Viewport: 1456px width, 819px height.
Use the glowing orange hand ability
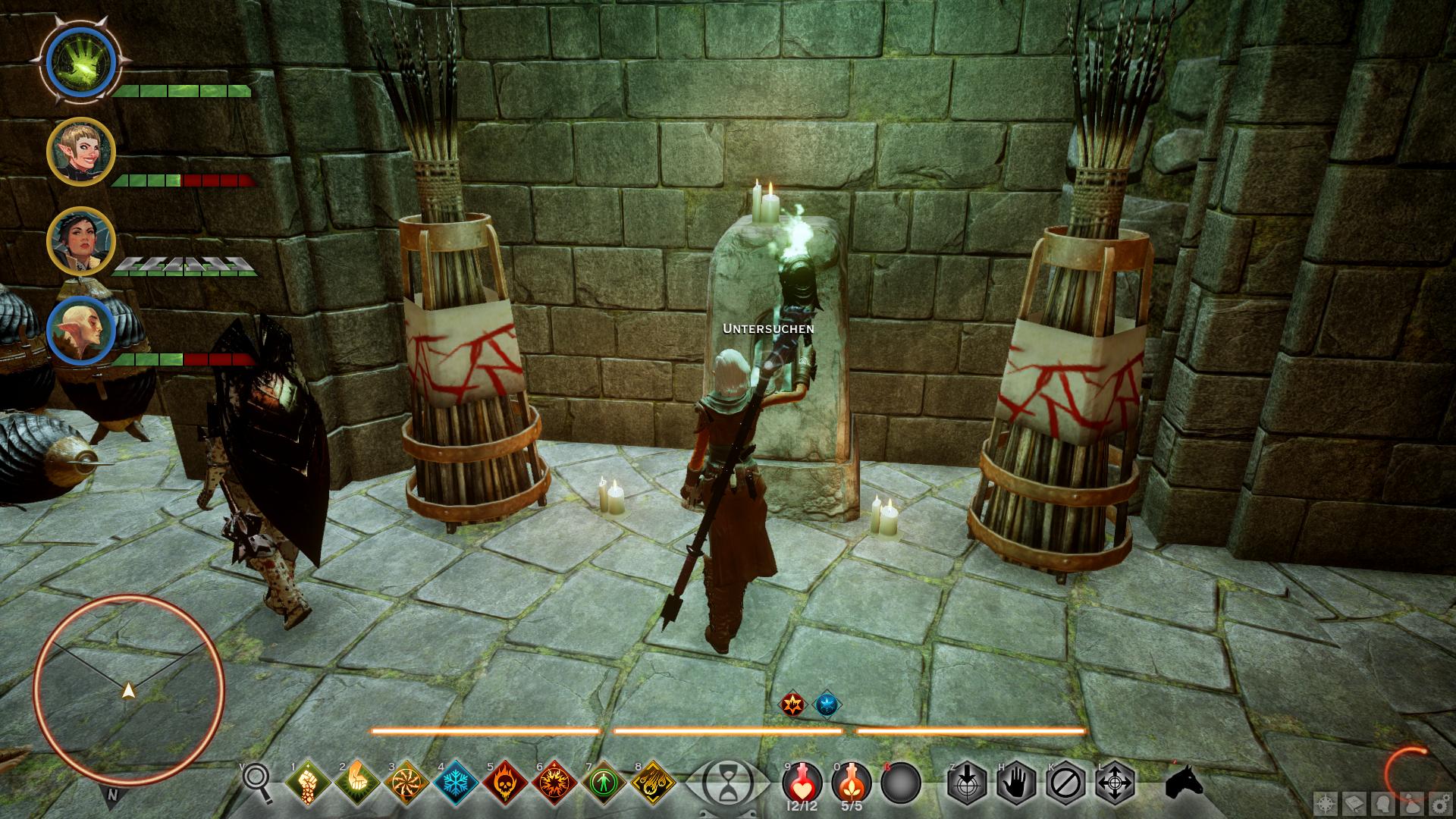[x=356, y=781]
